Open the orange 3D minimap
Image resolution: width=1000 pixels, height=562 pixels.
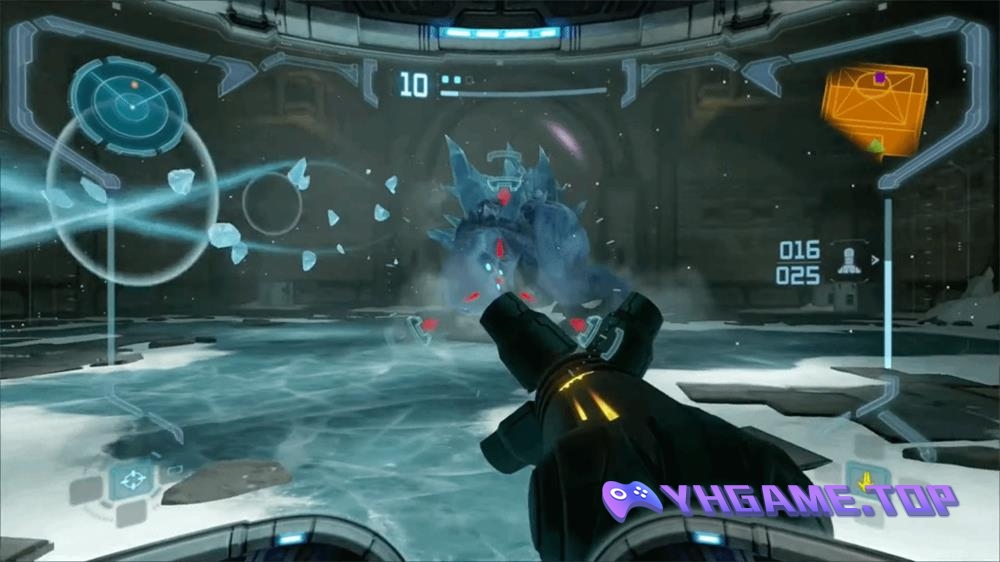tap(874, 110)
